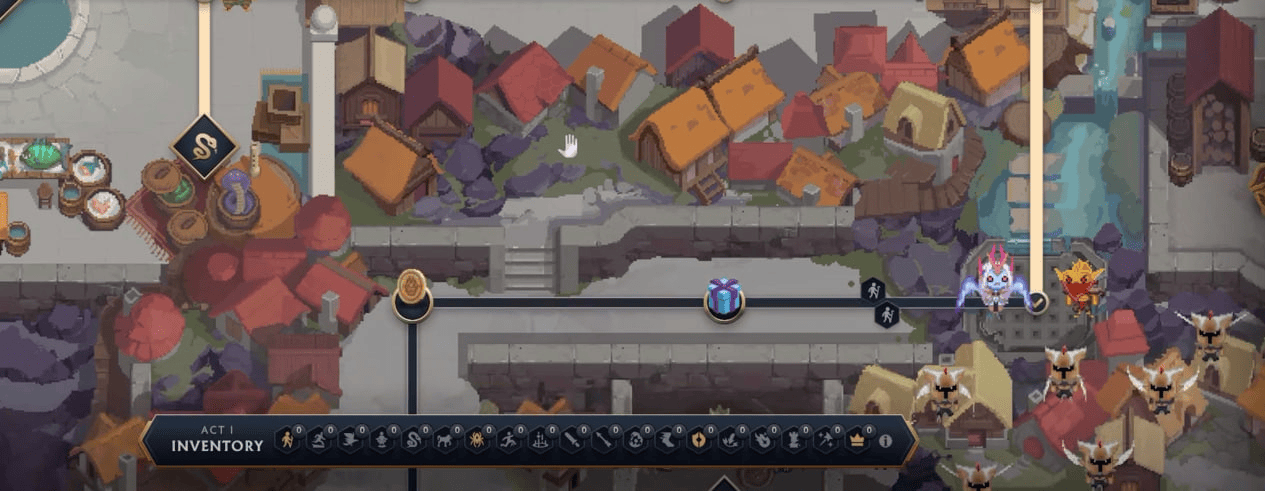Screen dimensions: 1265x491
Task: Click the snake diamond map node
Action: (204, 147)
